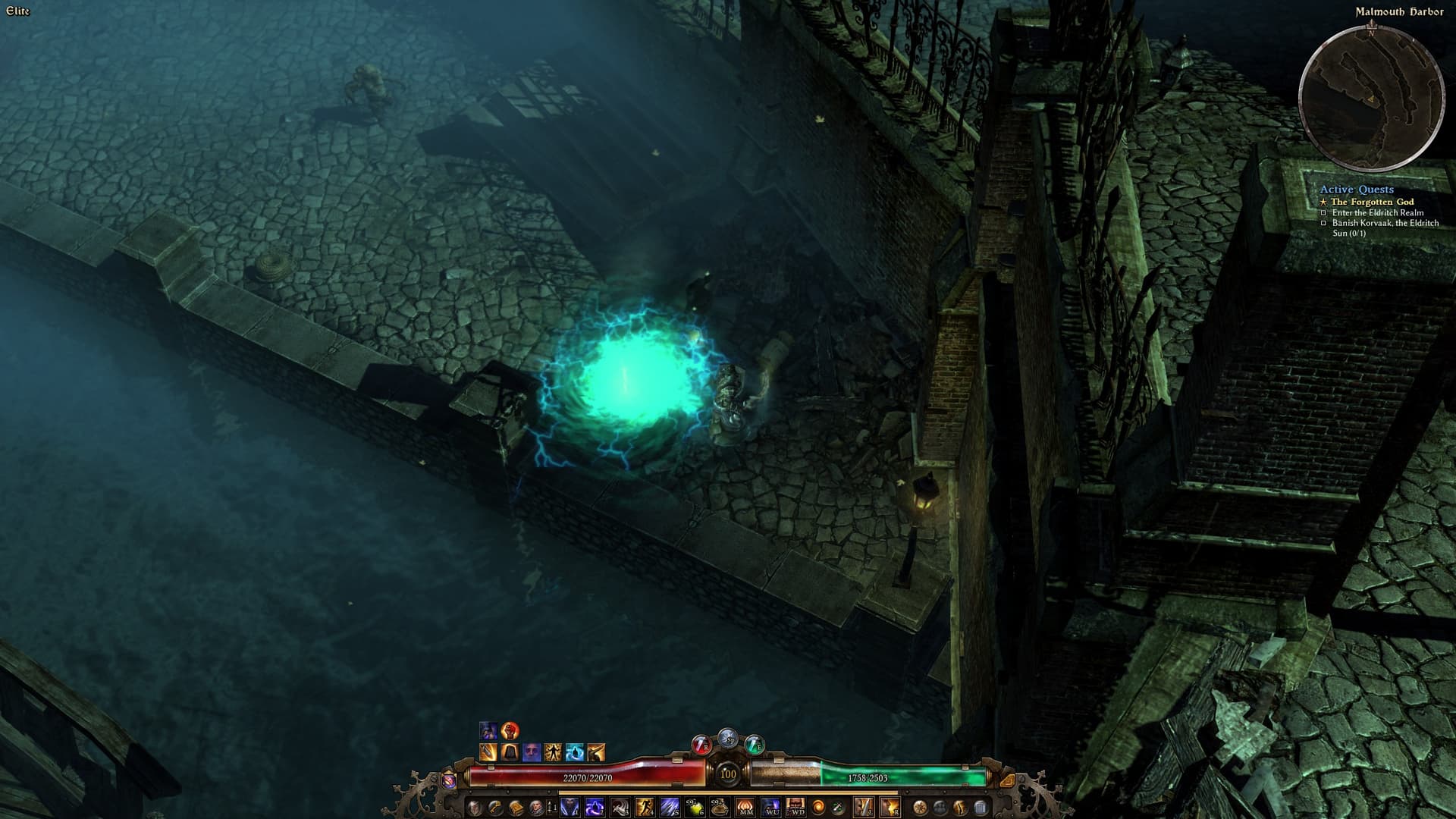Screen dimensions: 1456x819
Task: Open the character sheet shield icon
Action: click(x=475, y=808)
